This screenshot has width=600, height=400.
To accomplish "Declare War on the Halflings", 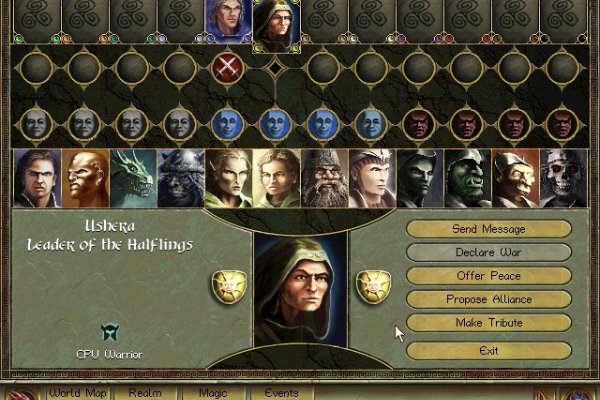I will (x=488, y=253).
